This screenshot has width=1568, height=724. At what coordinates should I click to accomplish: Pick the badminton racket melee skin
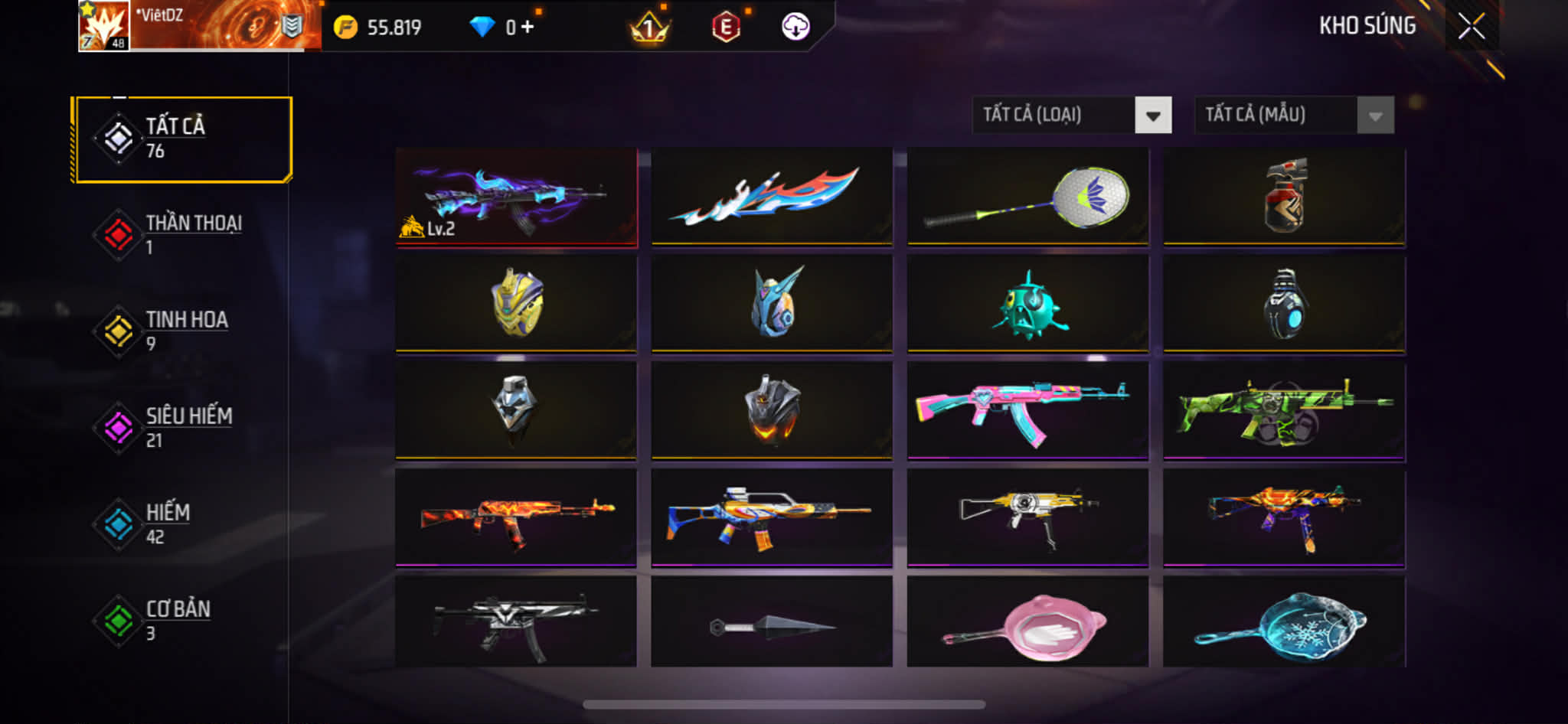click(x=1027, y=197)
